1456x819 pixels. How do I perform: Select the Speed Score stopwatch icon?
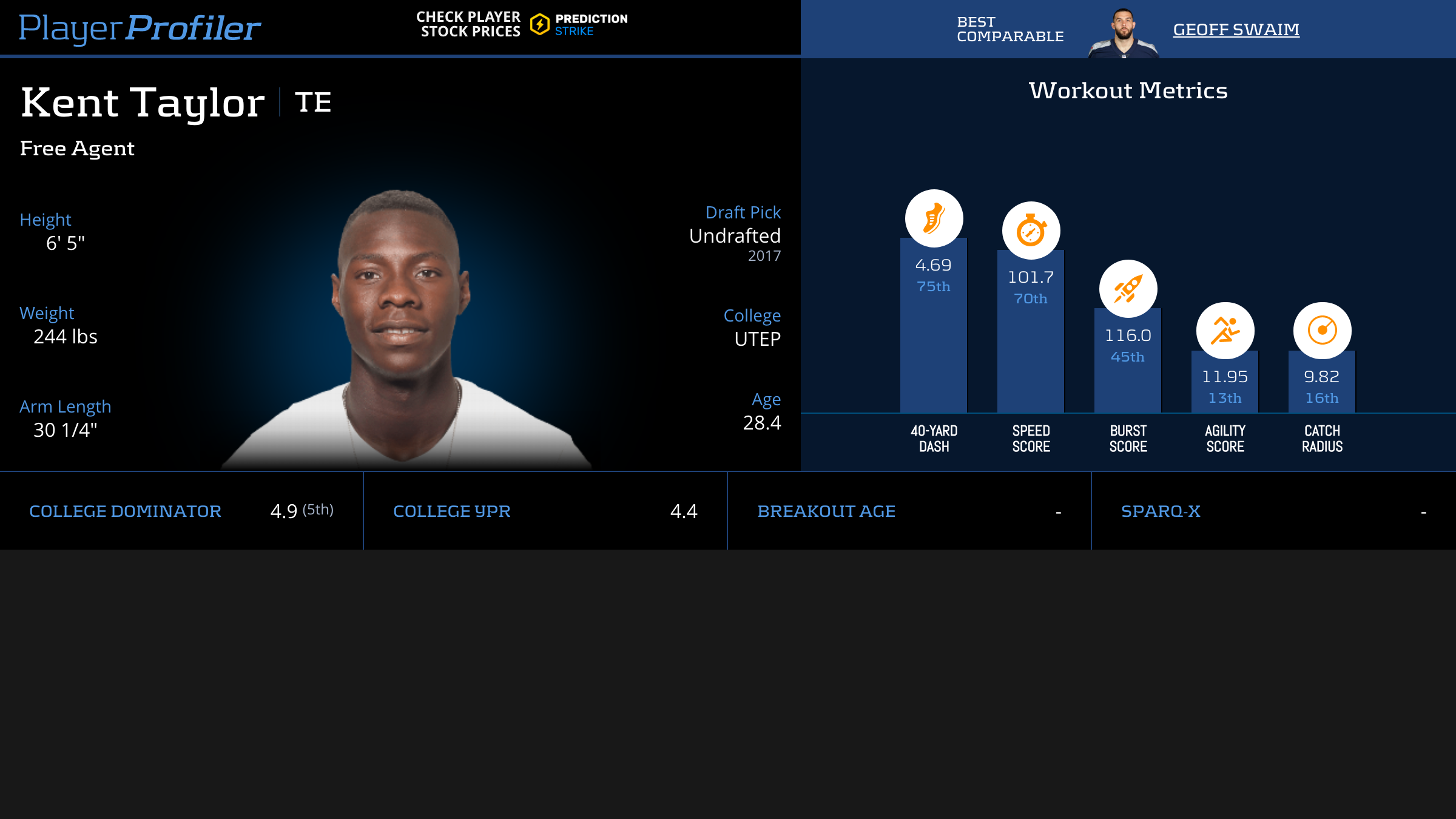click(x=1031, y=231)
